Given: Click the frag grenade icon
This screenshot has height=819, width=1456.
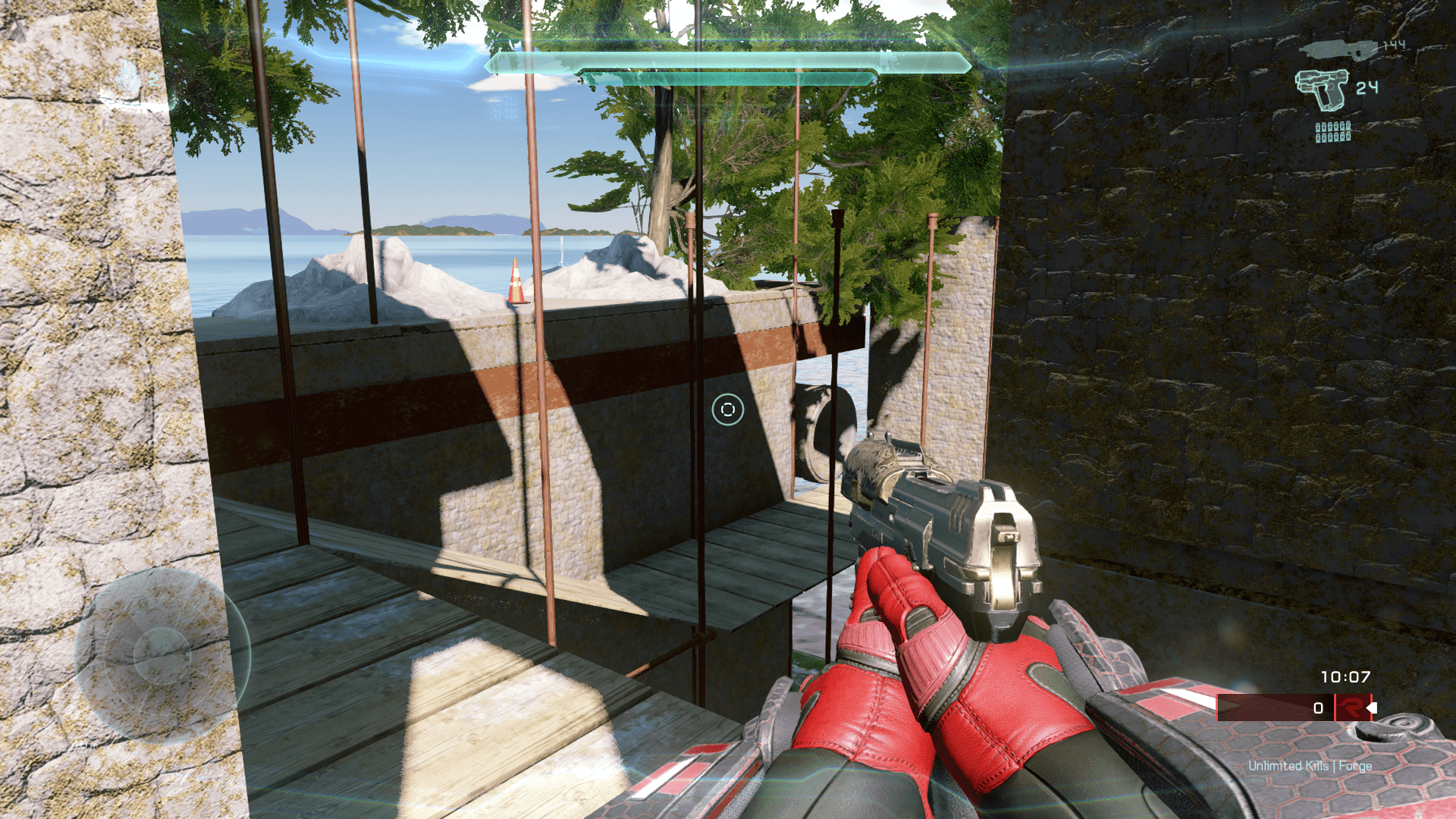Looking at the screenshot, I should (x=130, y=78).
